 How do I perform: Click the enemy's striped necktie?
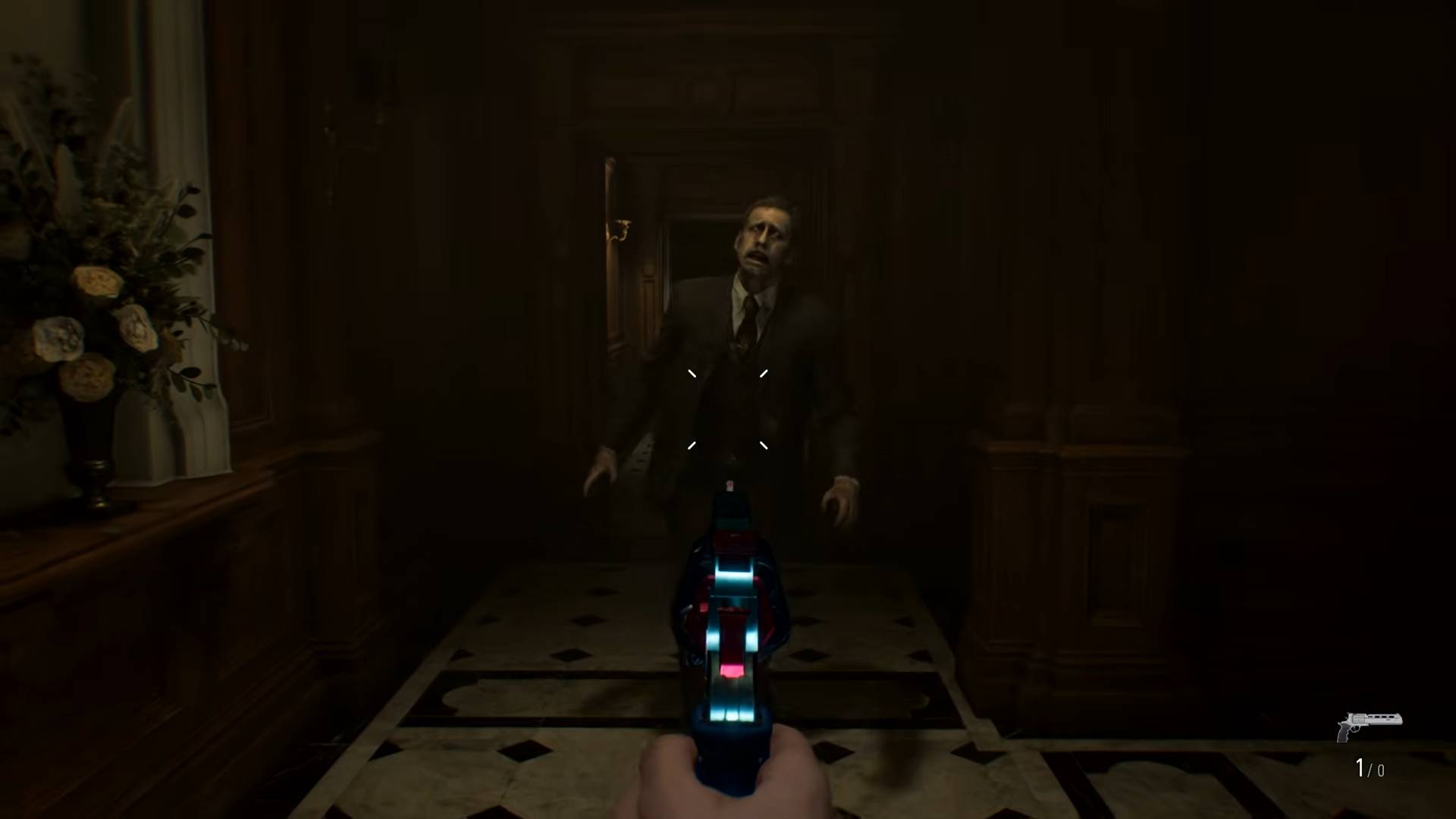point(743,326)
